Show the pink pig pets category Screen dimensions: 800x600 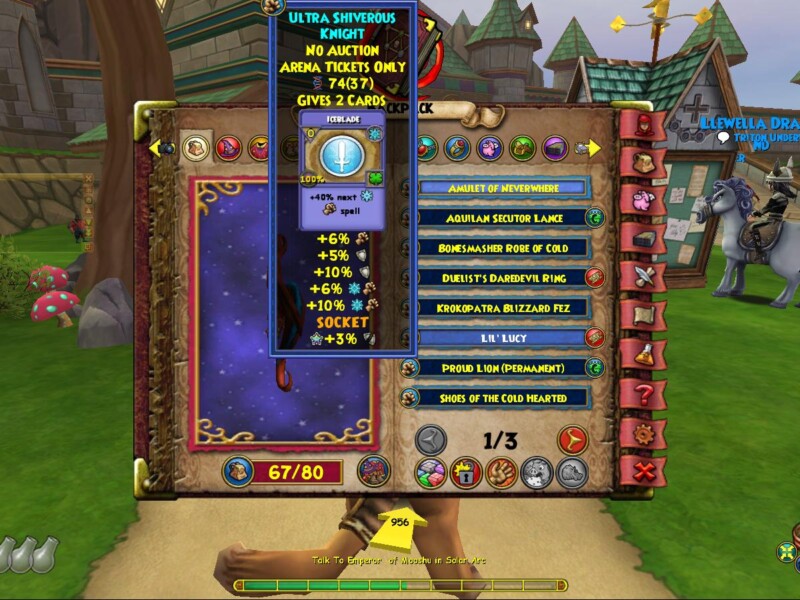tap(489, 148)
